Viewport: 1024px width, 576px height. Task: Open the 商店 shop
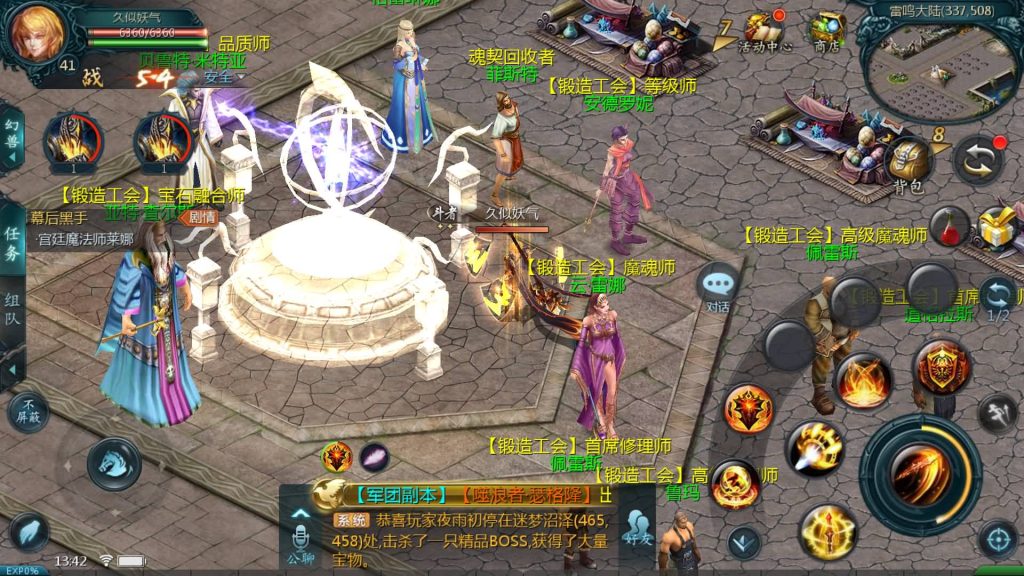pos(826,32)
